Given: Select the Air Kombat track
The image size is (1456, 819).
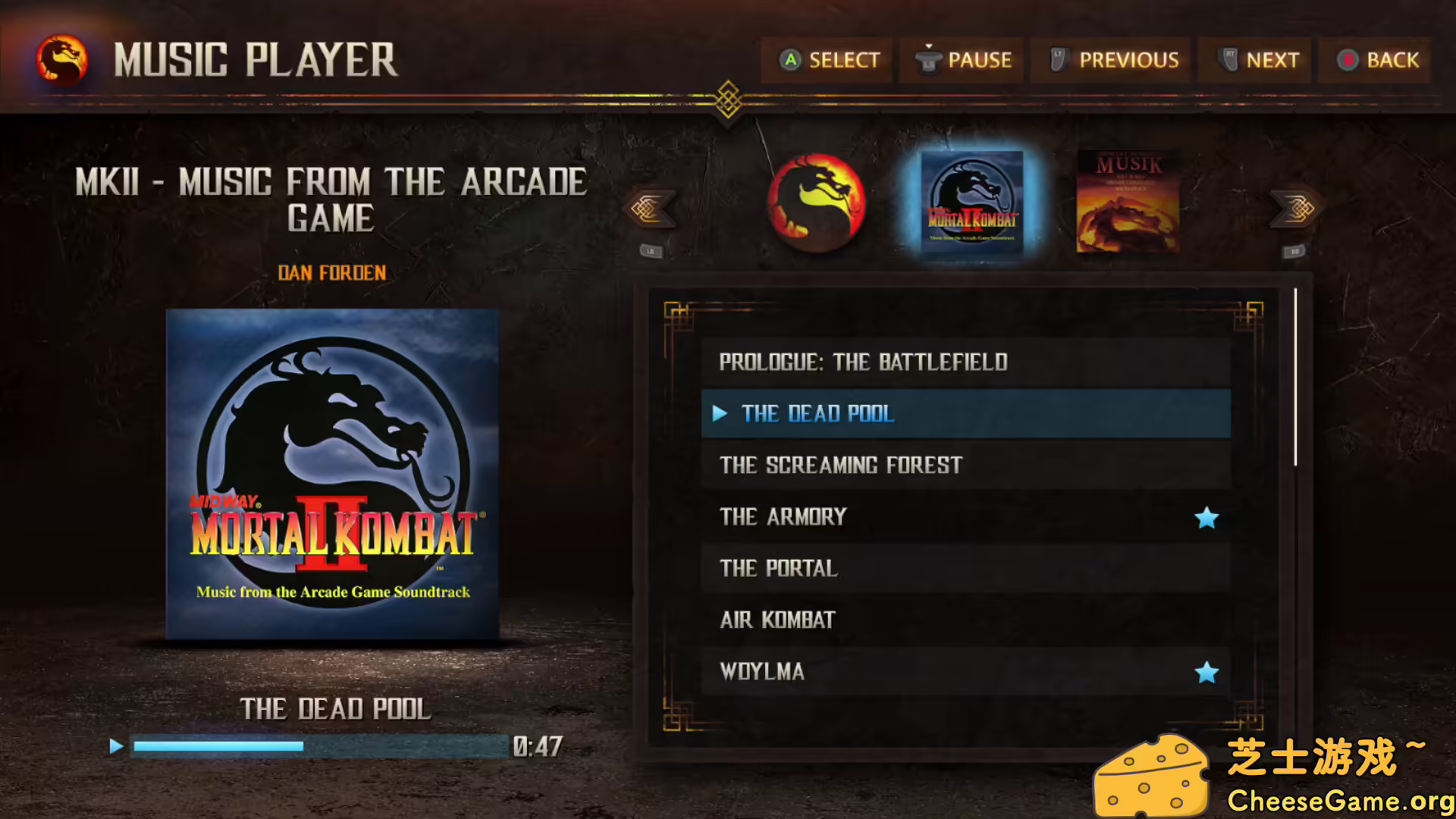Looking at the screenshot, I should (x=777, y=620).
